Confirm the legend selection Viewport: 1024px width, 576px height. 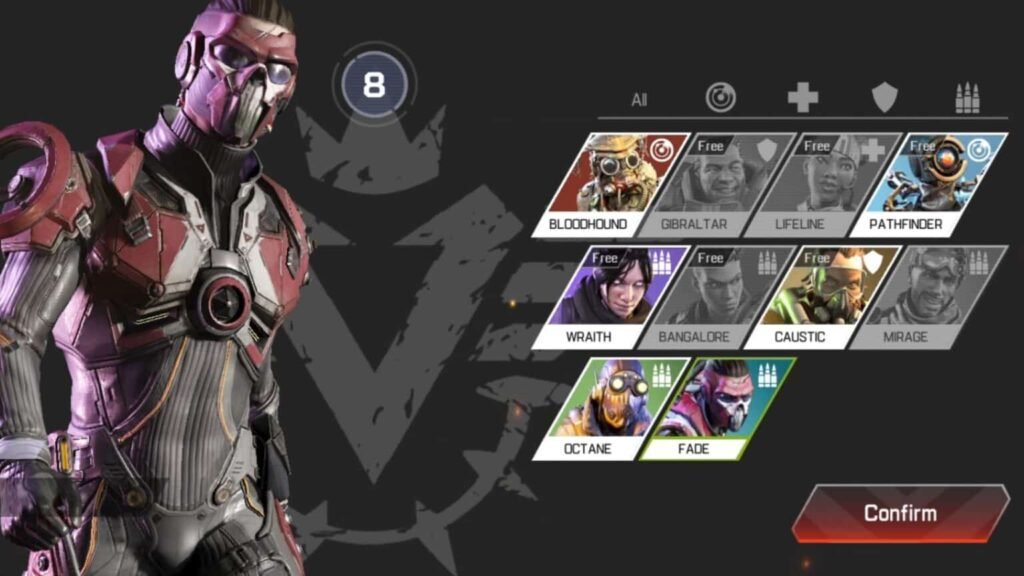click(900, 514)
